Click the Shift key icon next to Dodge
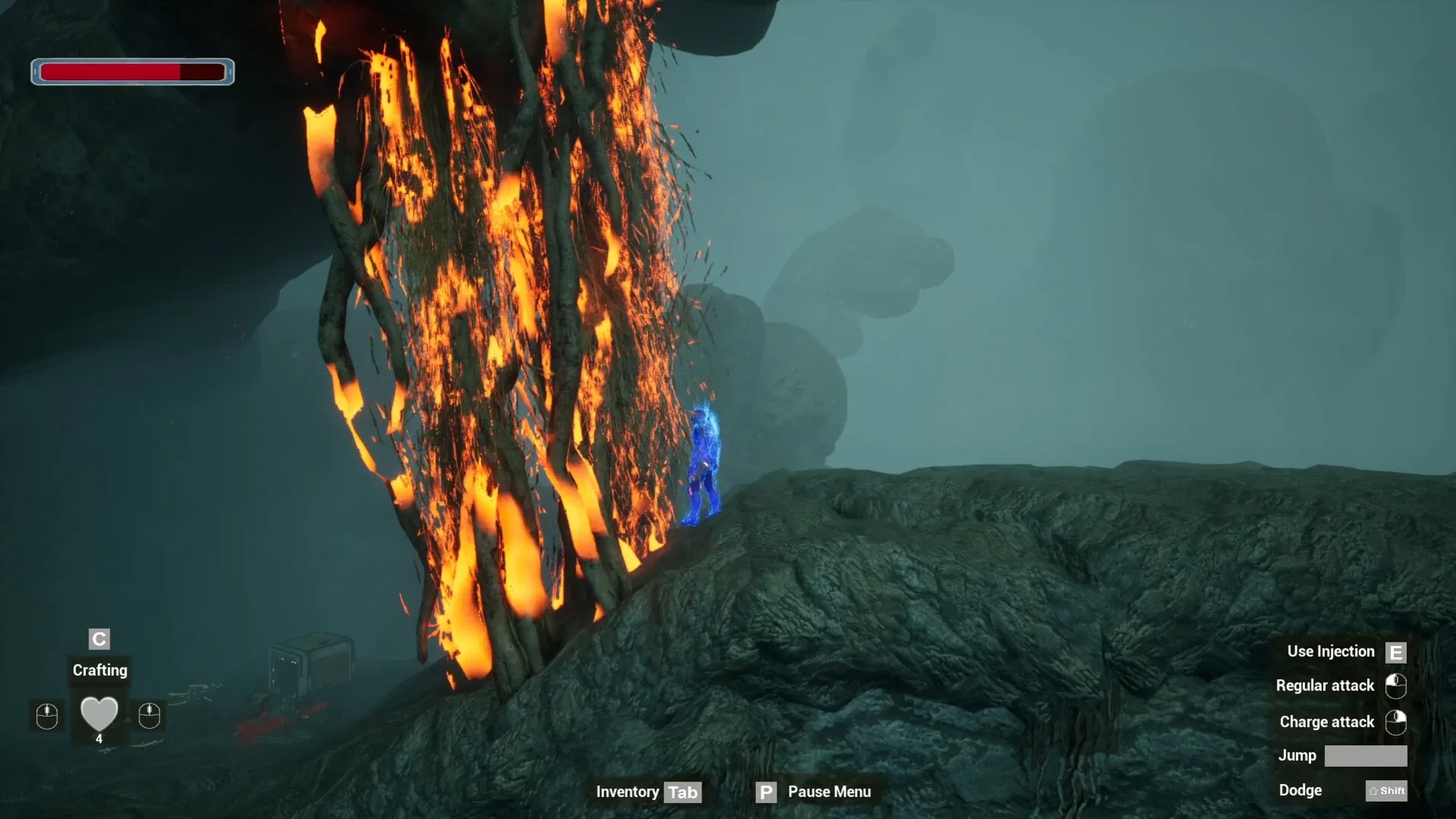This screenshot has width=1456, height=819. click(x=1387, y=790)
